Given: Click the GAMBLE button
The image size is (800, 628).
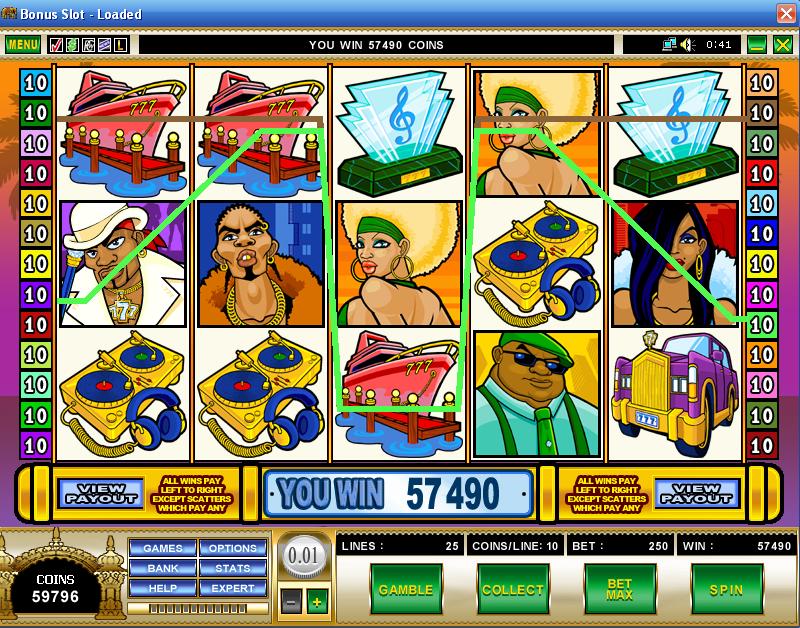Looking at the screenshot, I should [x=405, y=590].
